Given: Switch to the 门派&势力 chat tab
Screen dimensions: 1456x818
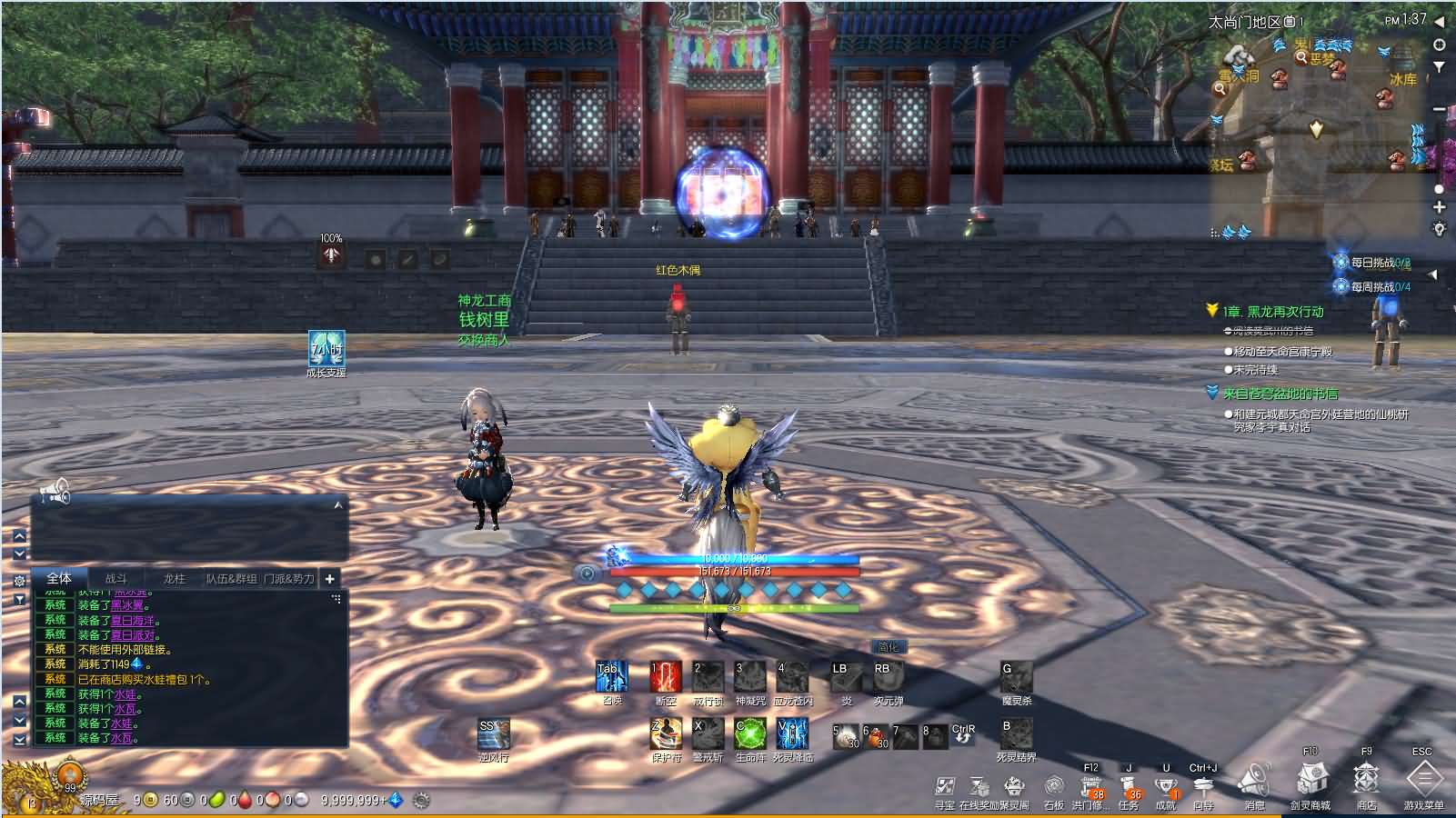Looking at the screenshot, I should click(289, 579).
